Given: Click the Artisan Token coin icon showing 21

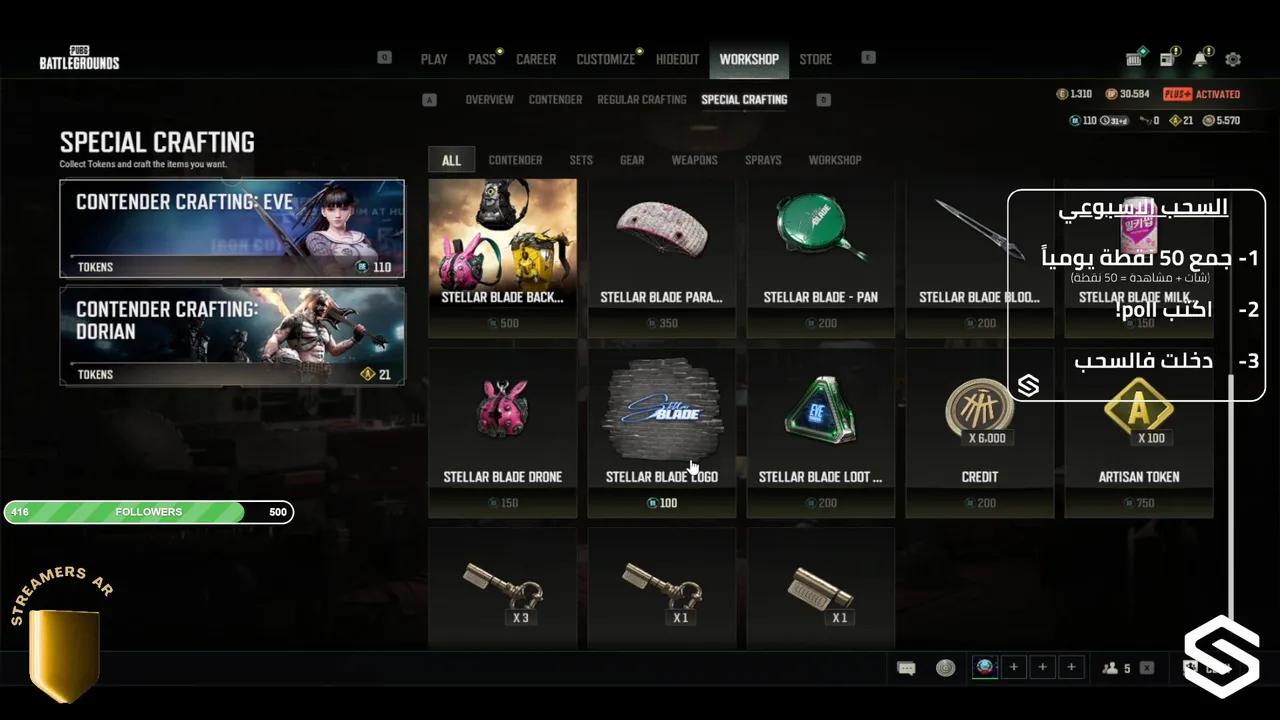Looking at the screenshot, I should 1175,119.
